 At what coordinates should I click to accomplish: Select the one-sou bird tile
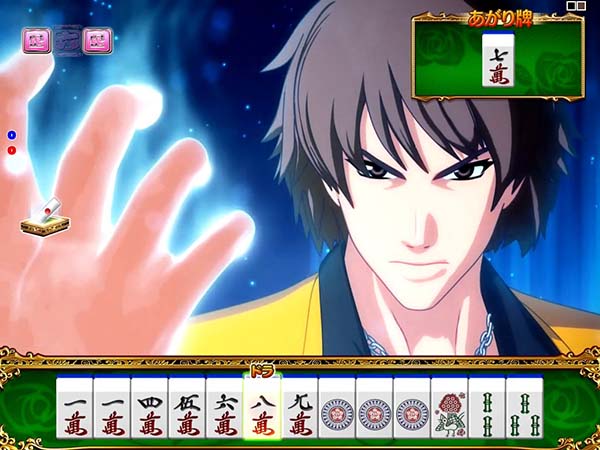pyautogui.click(x=449, y=412)
